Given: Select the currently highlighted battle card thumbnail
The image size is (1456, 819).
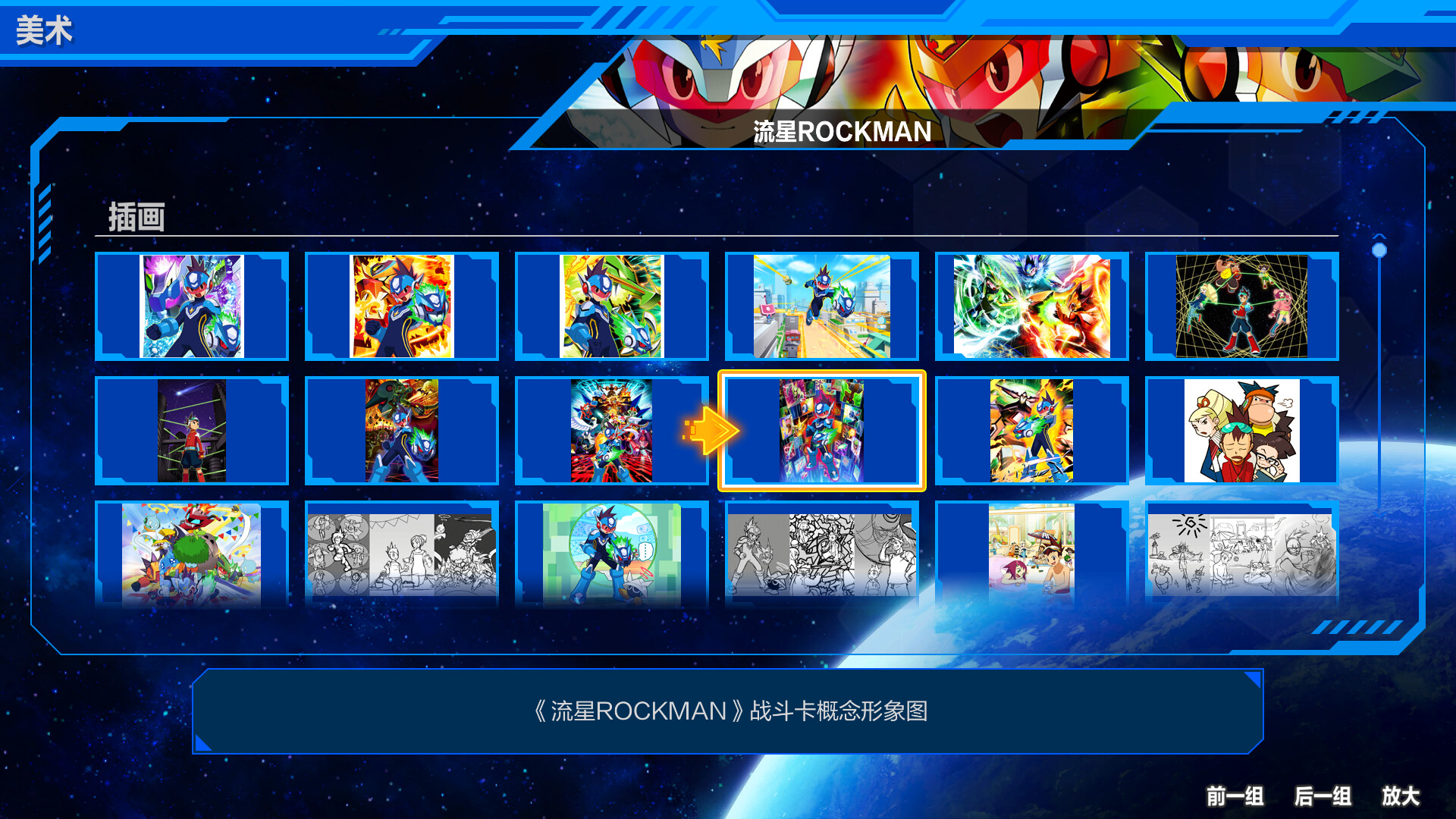Looking at the screenshot, I should point(821,431).
